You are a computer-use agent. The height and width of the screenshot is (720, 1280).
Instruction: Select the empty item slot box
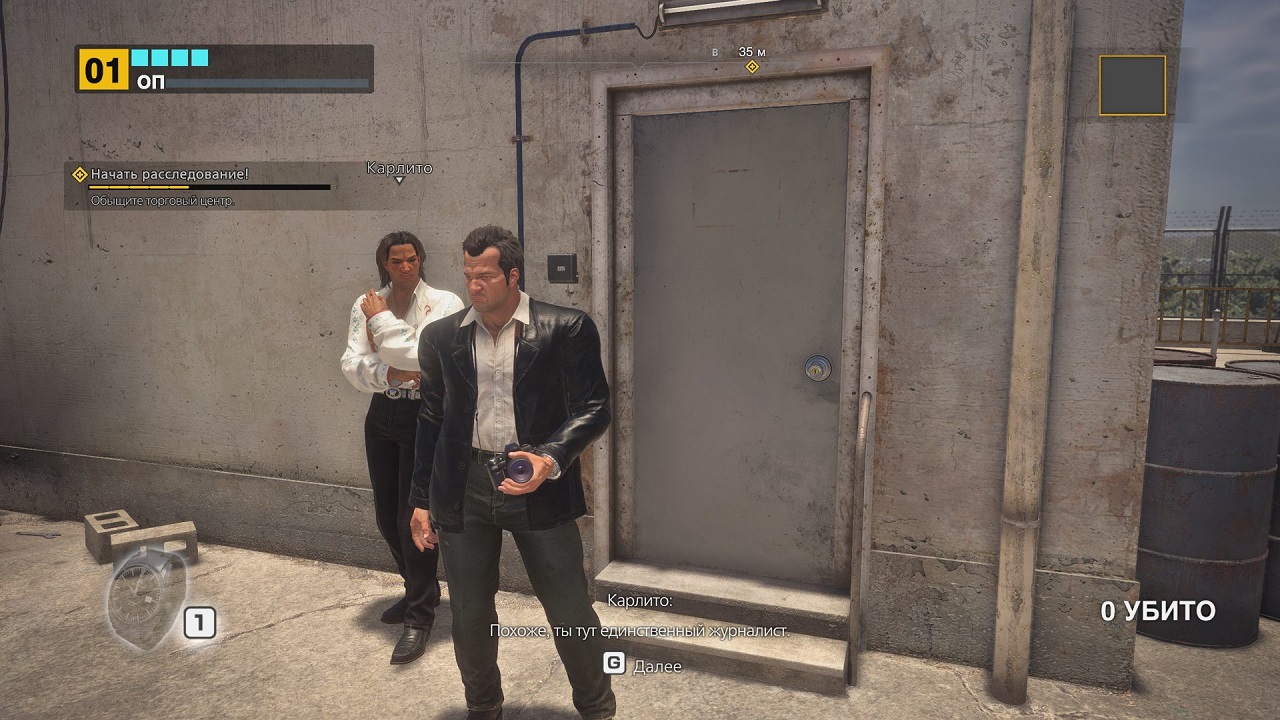pyautogui.click(x=1132, y=85)
